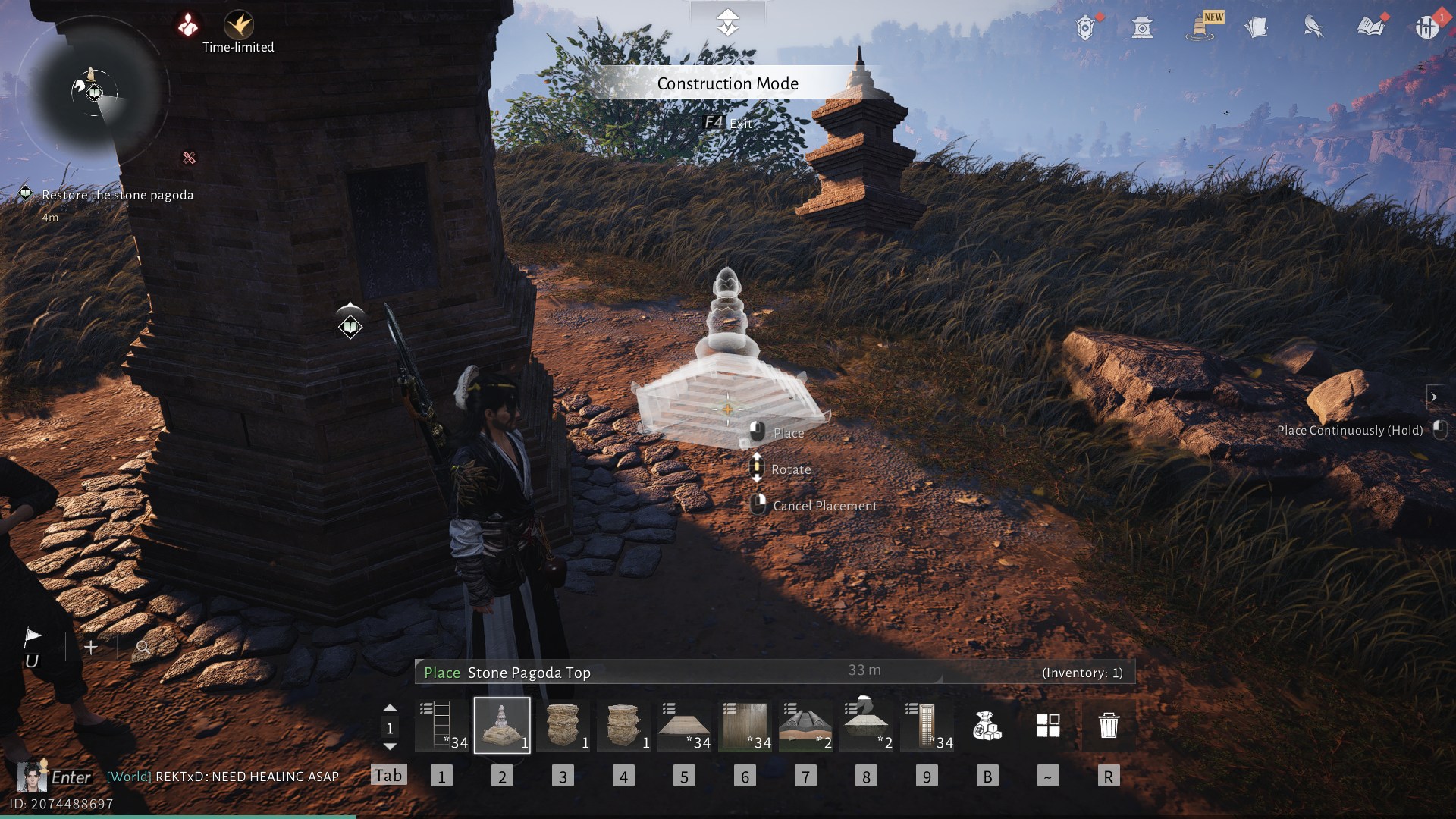Expand the side panel arrow at right edge
The image size is (1456, 819).
coord(1433,397)
